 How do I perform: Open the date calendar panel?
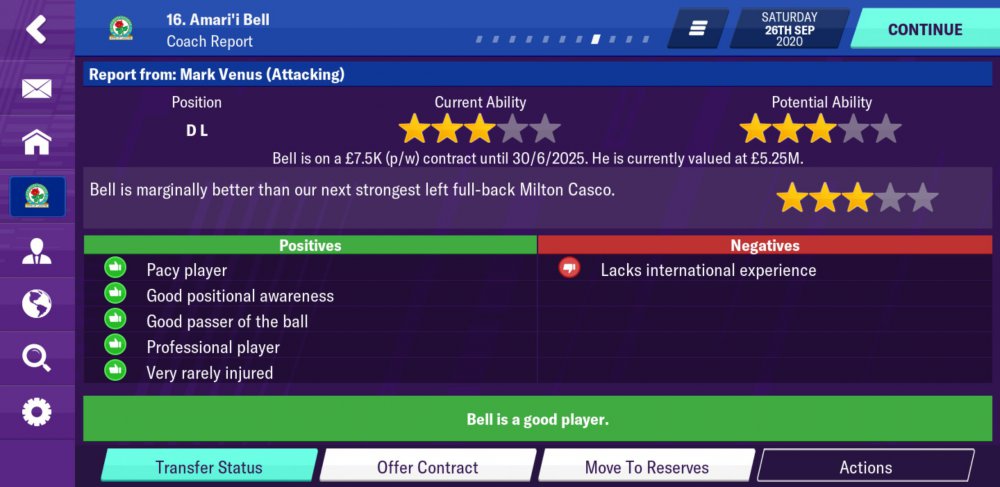click(789, 29)
